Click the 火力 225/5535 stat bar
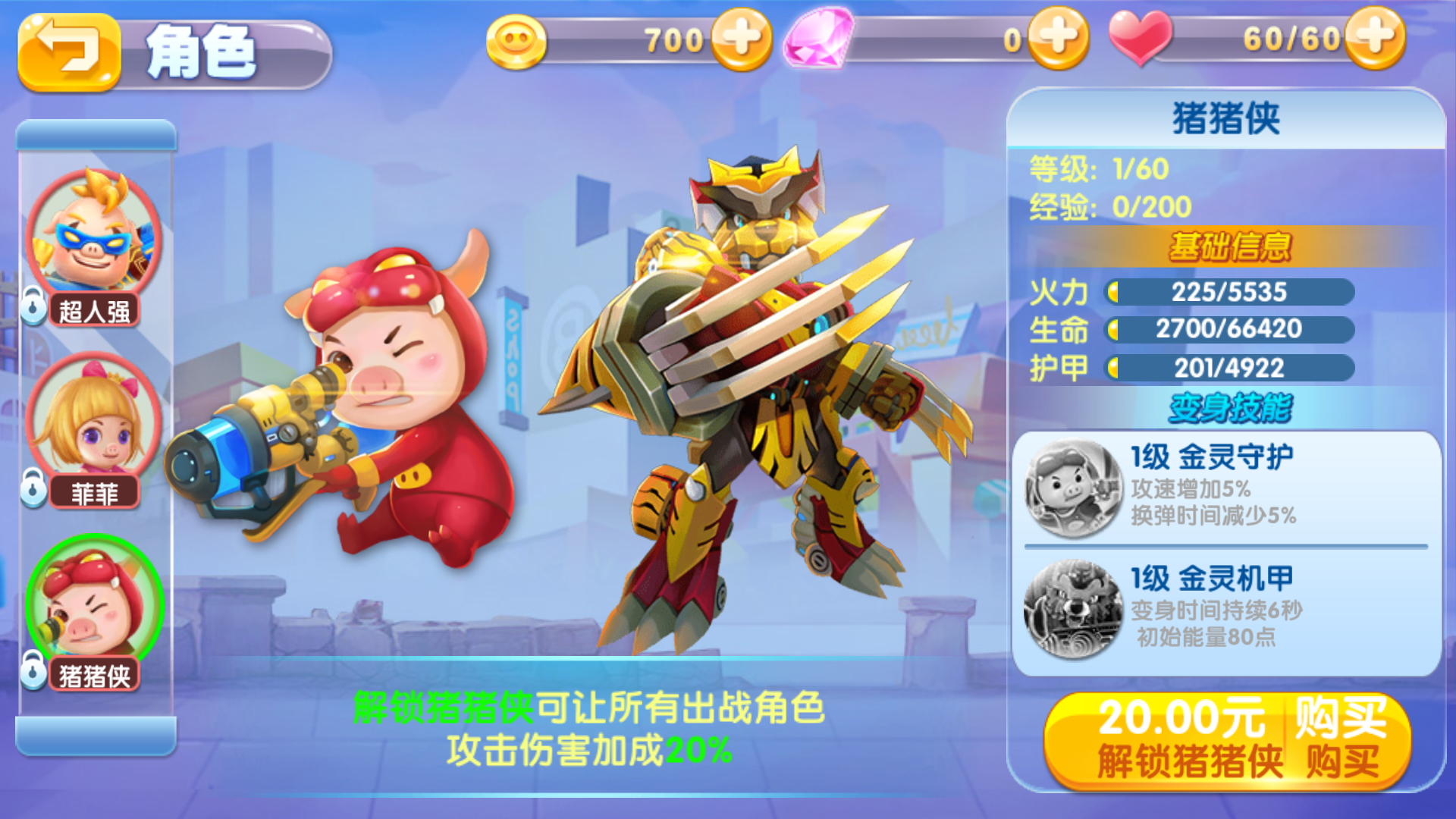 pyautogui.click(x=1230, y=293)
